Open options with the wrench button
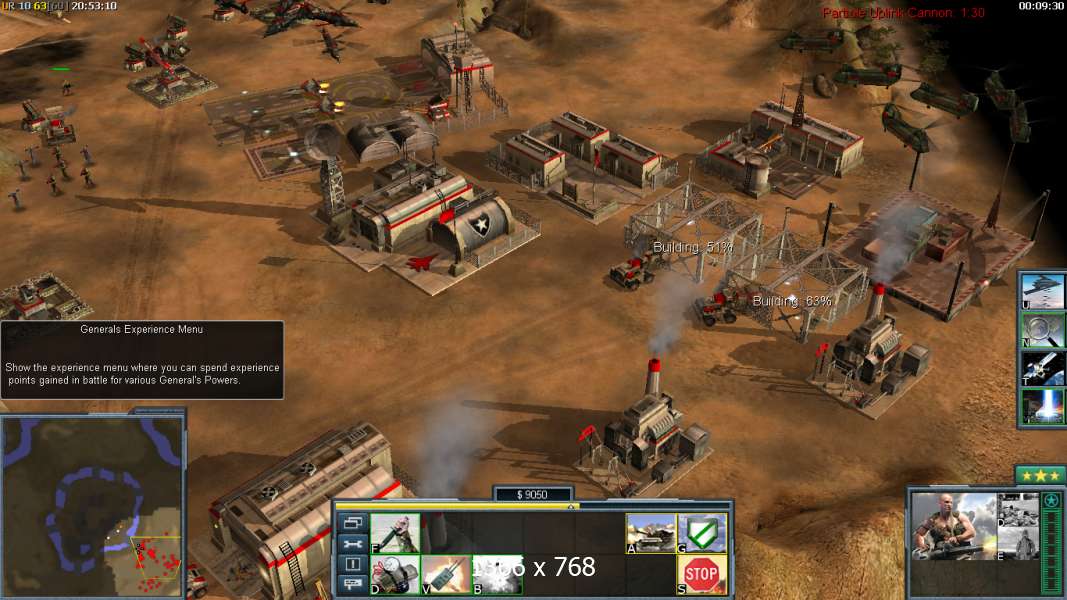 pos(352,544)
